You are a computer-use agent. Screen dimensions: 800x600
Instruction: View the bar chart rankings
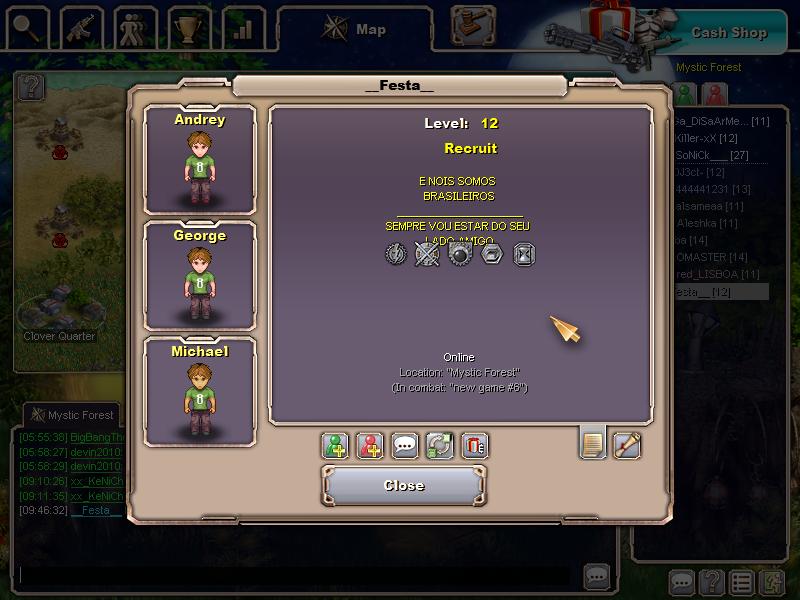pyautogui.click(x=242, y=27)
